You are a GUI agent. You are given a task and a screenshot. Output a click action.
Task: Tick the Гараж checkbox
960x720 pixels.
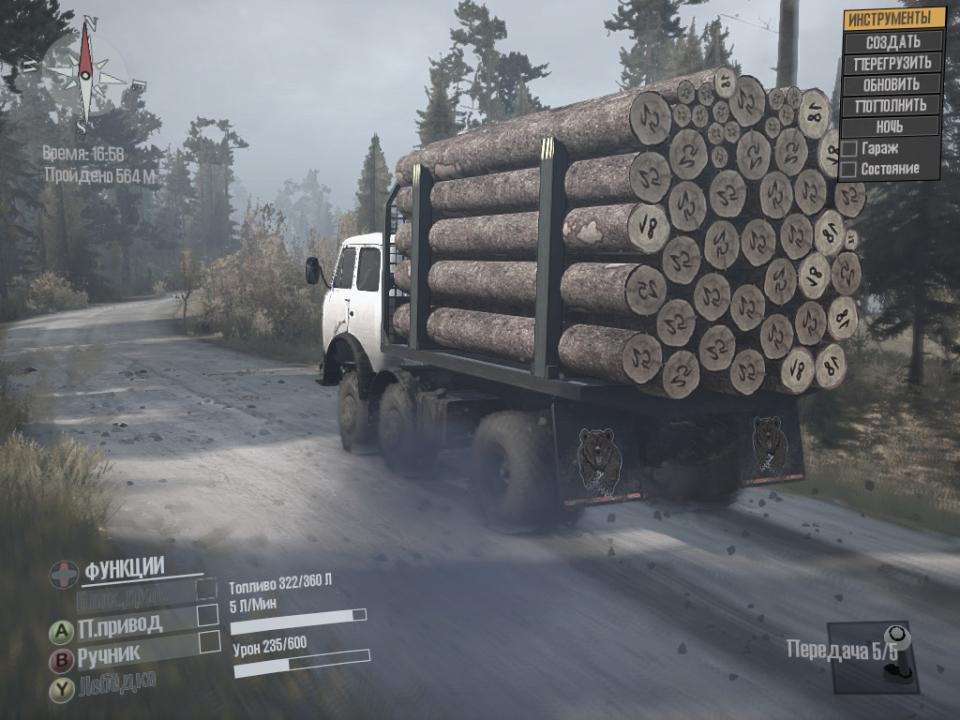coord(849,148)
